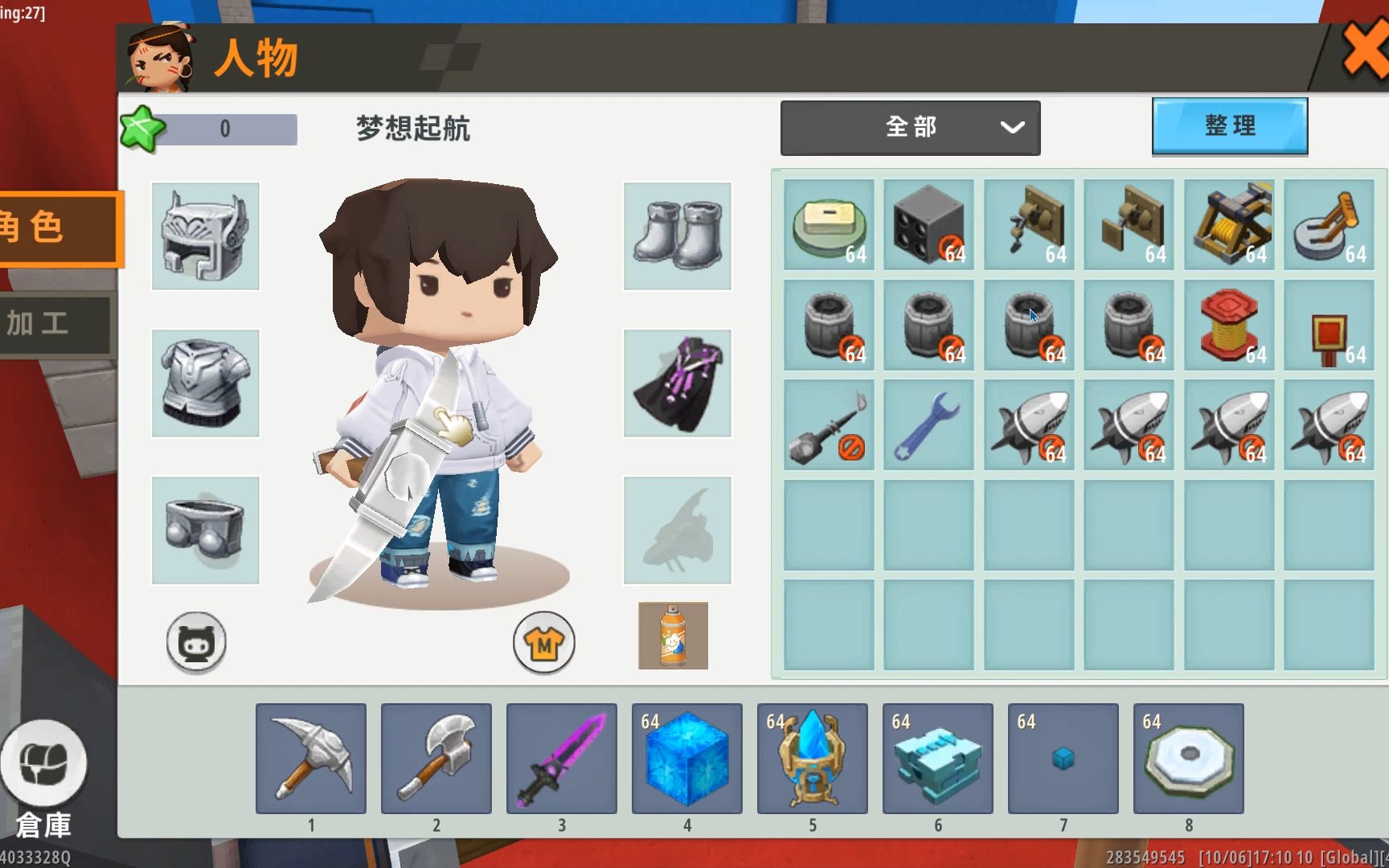Select the spray paint can item
Screen dimensions: 1389x868
(672, 636)
